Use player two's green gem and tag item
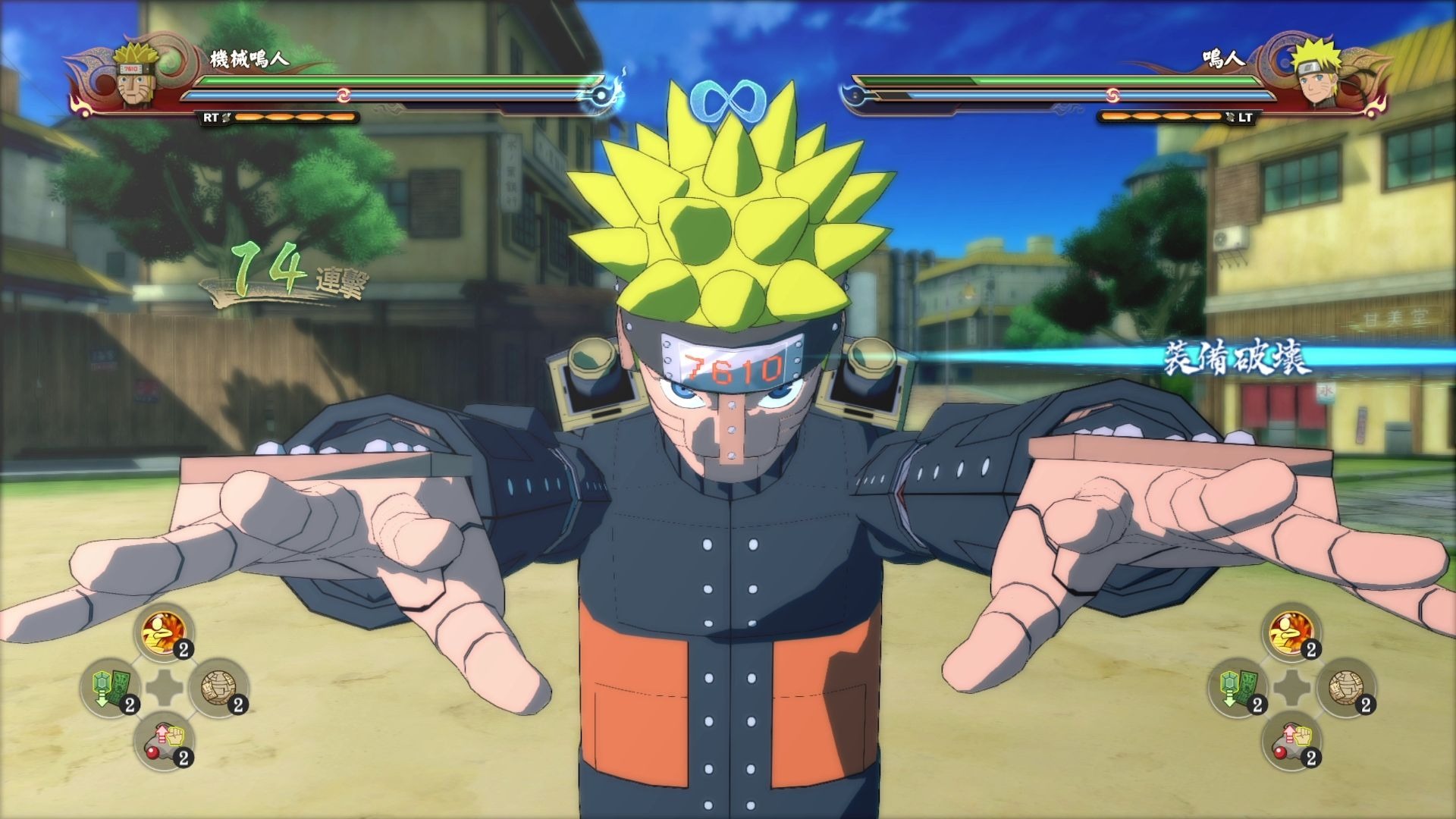 pyautogui.click(x=1237, y=687)
